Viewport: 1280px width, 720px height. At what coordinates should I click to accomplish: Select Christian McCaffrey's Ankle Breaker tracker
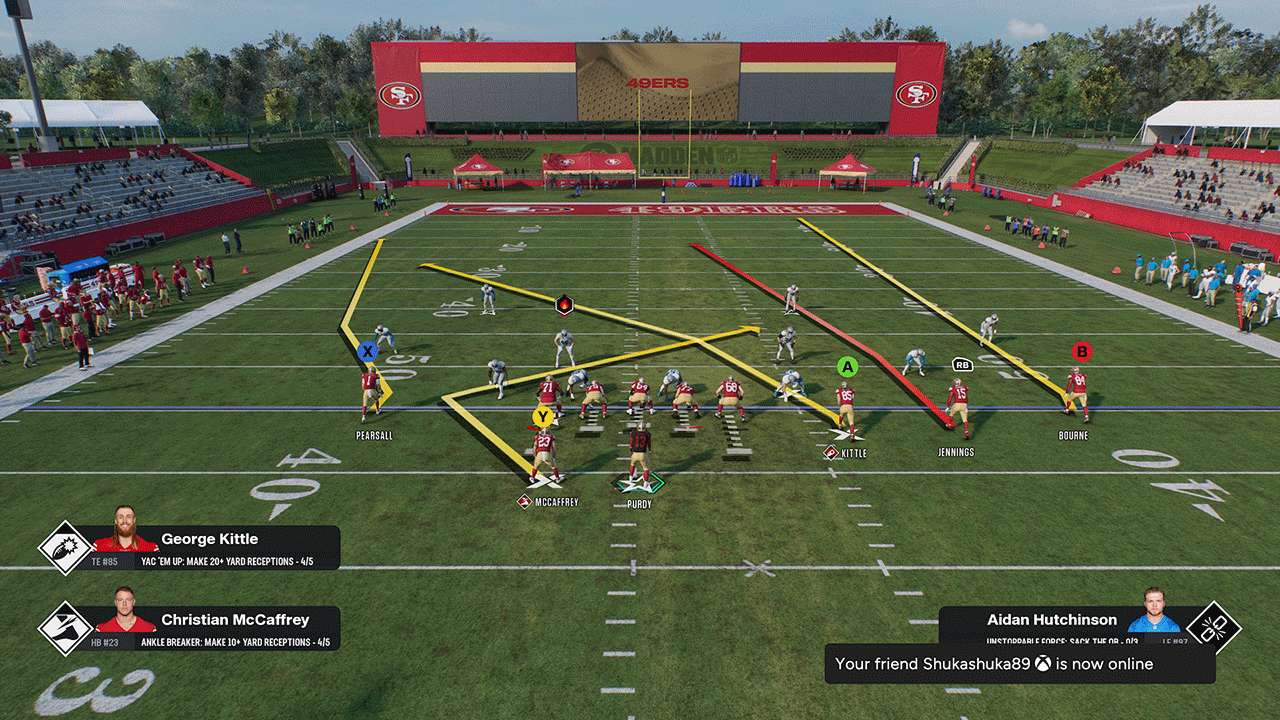(190, 629)
